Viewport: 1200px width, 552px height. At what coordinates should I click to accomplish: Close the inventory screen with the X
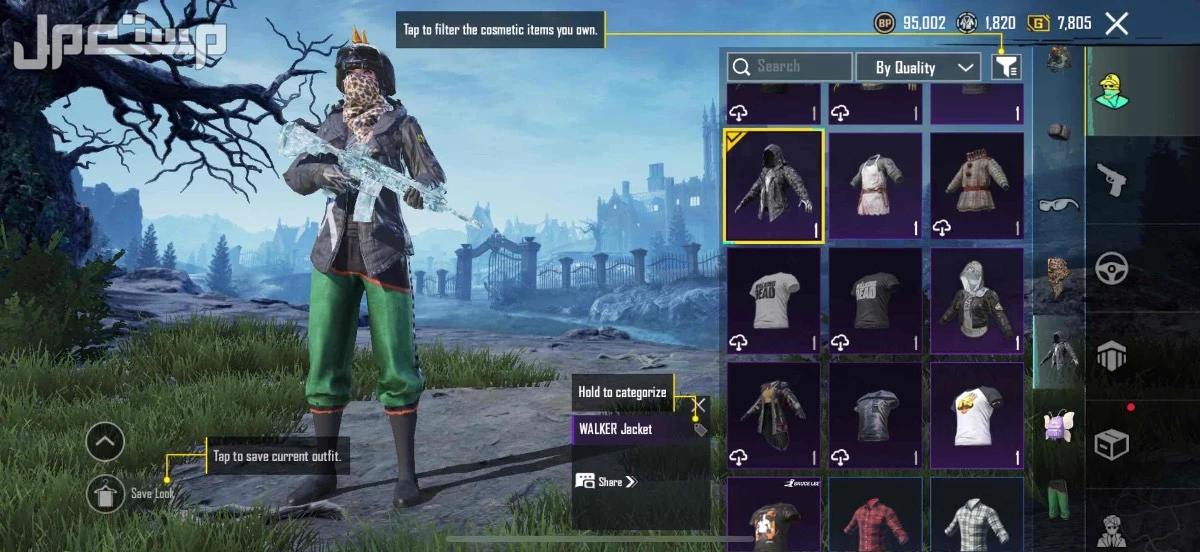[x=1116, y=24]
